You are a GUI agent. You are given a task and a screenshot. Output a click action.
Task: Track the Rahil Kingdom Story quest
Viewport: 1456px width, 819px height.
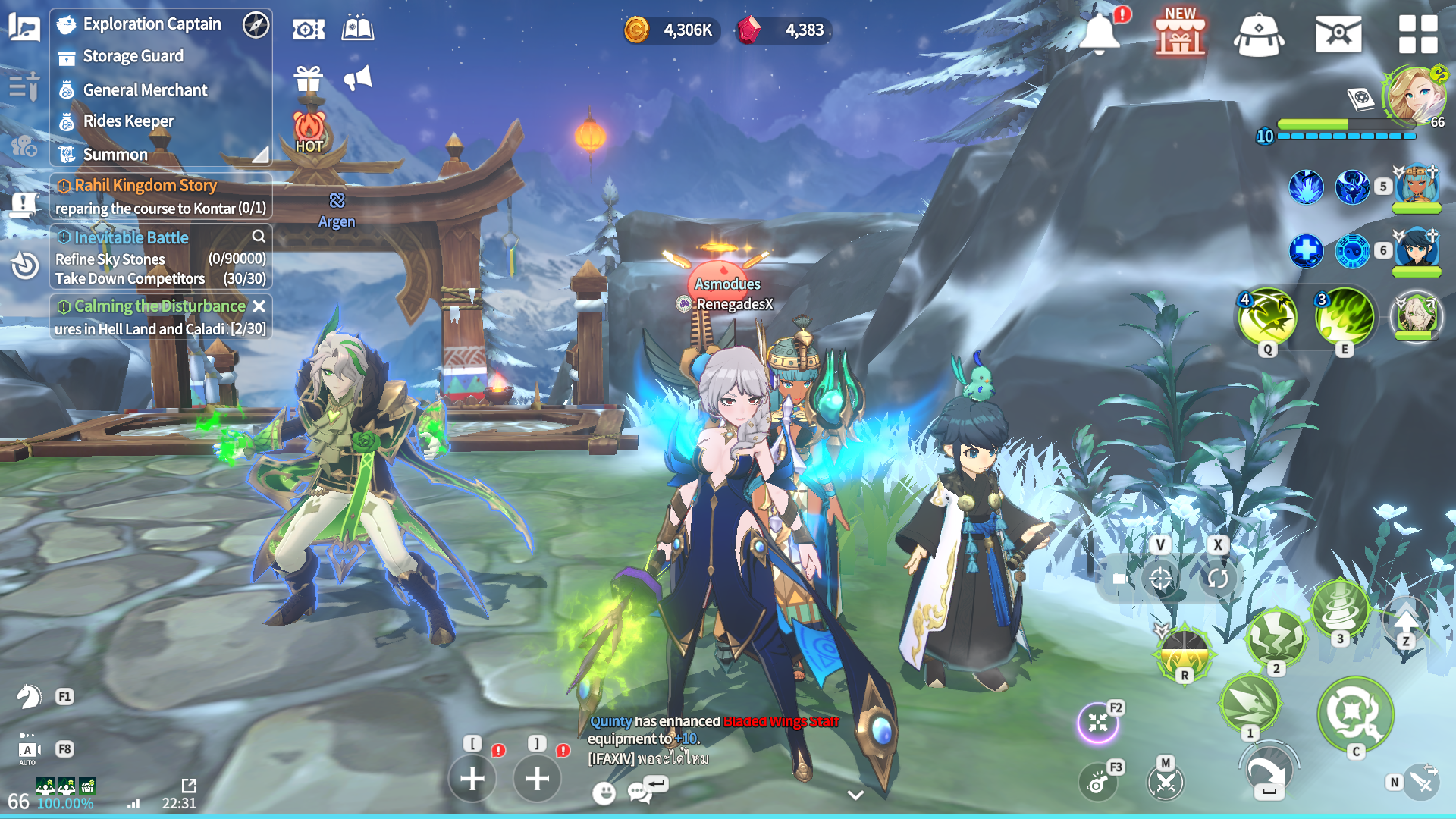(x=145, y=186)
